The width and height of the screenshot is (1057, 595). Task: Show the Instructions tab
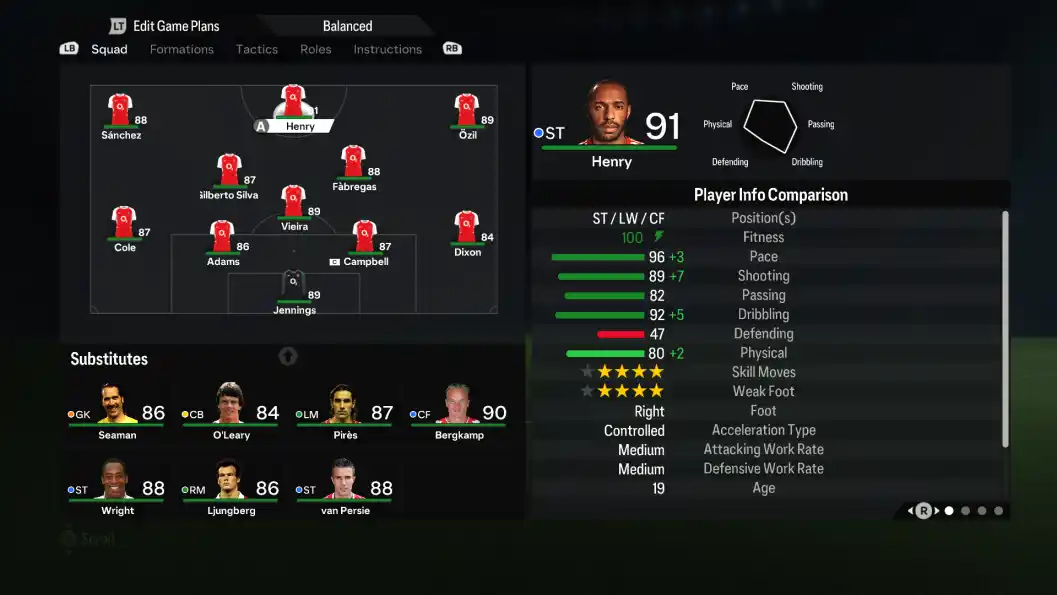click(387, 49)
